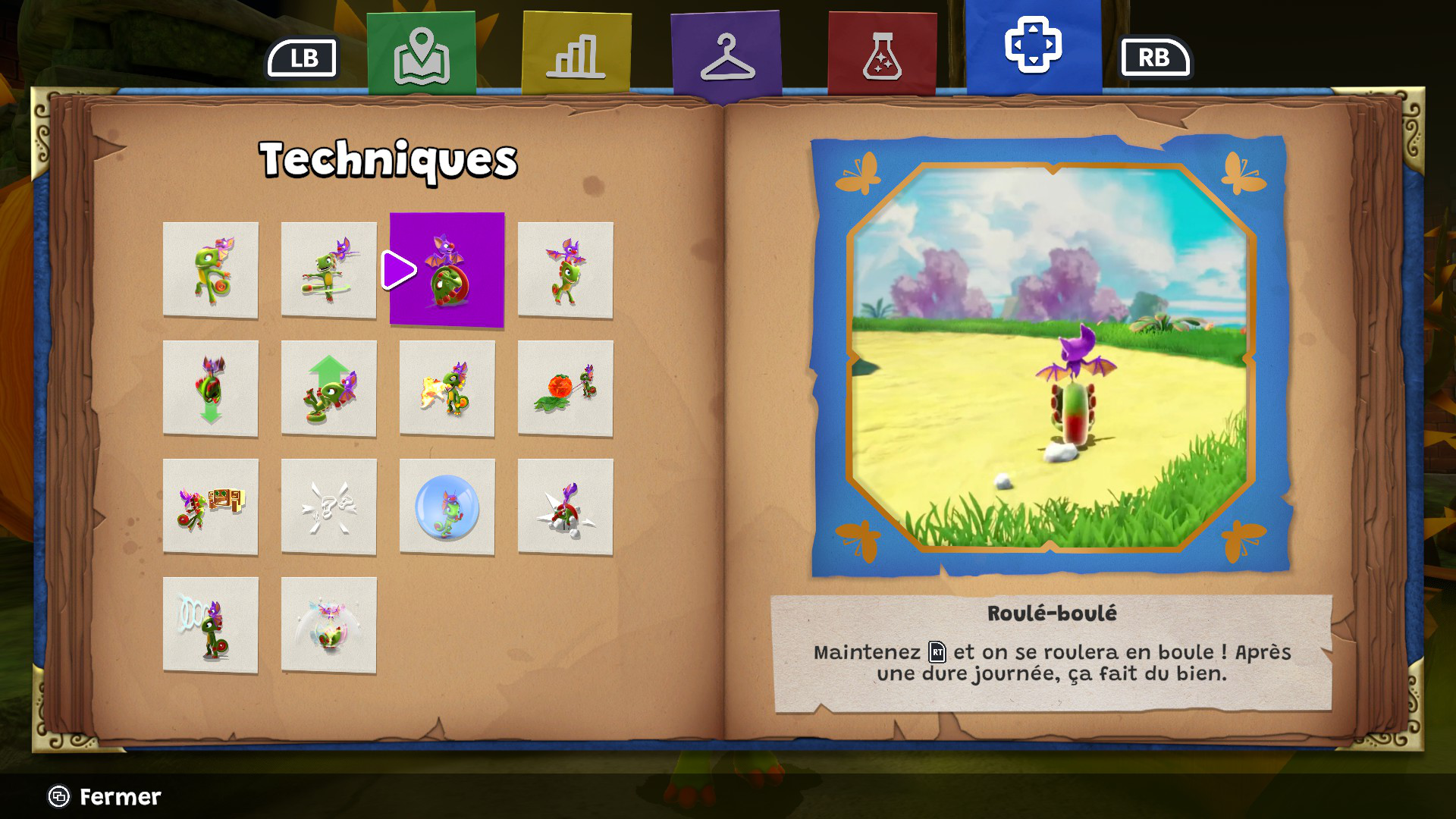View the Roulé-boulé preview image
Image resolution: width=1456 pixels, height=819 pixels.
(1051, 356)
